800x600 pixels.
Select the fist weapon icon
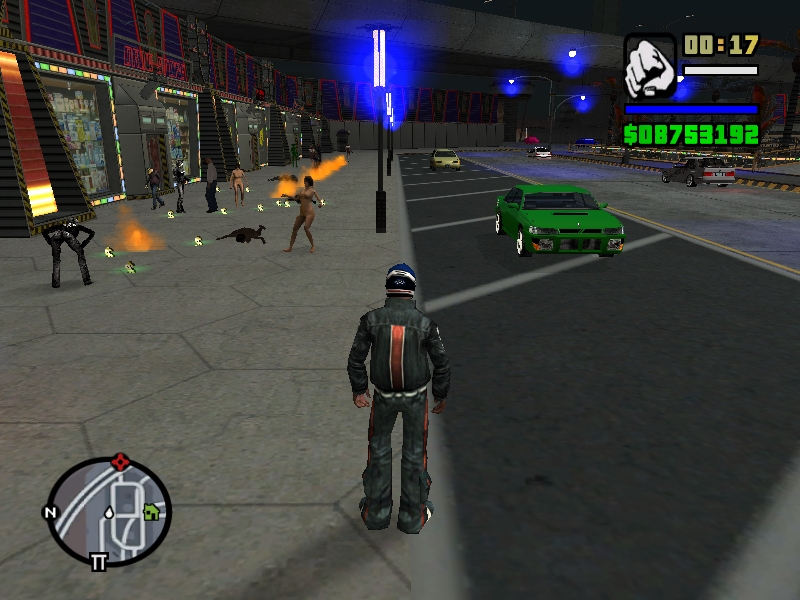click(650, 66)
